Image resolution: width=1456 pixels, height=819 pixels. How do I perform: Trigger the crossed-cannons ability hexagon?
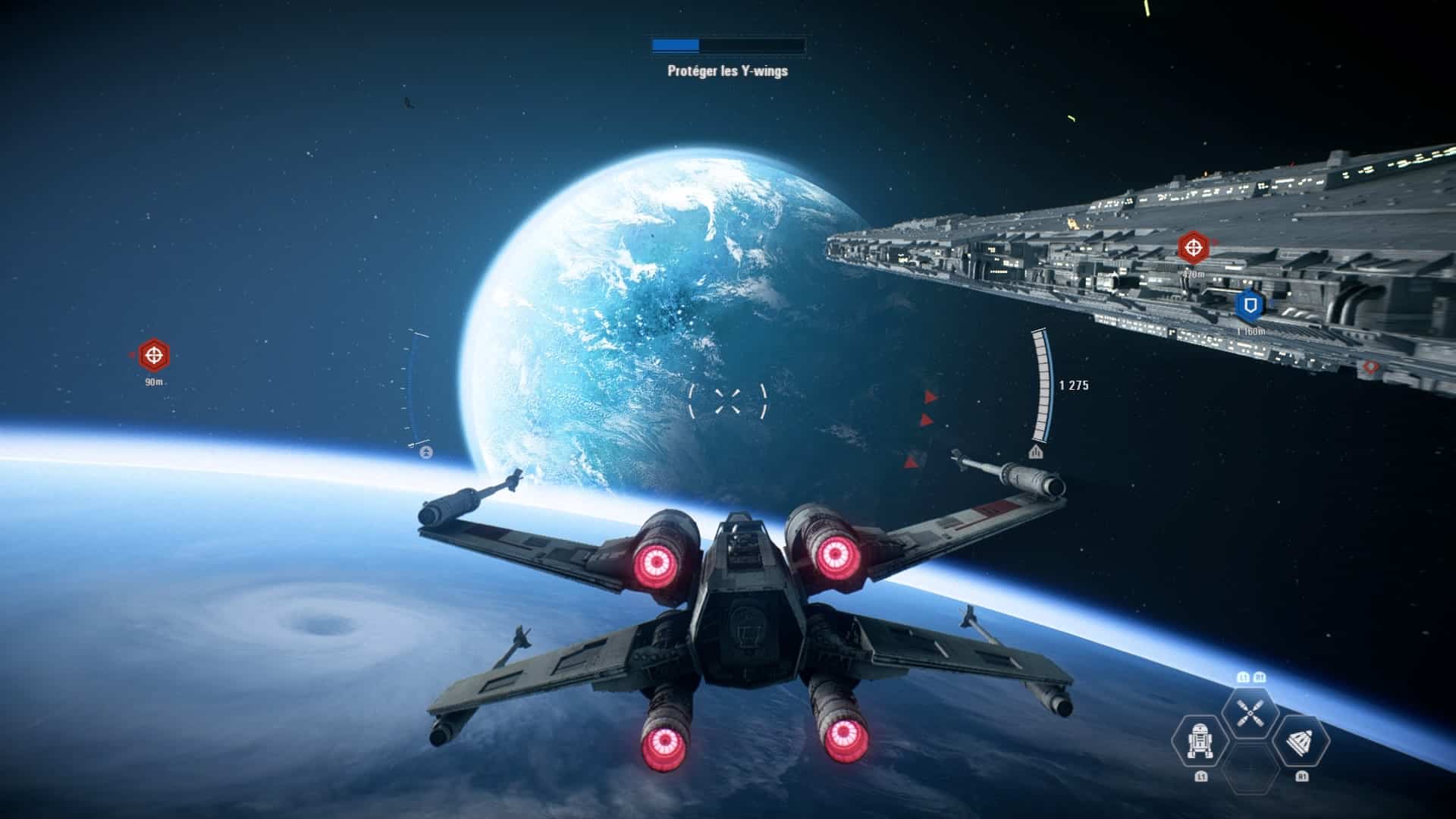(1249, 714)
